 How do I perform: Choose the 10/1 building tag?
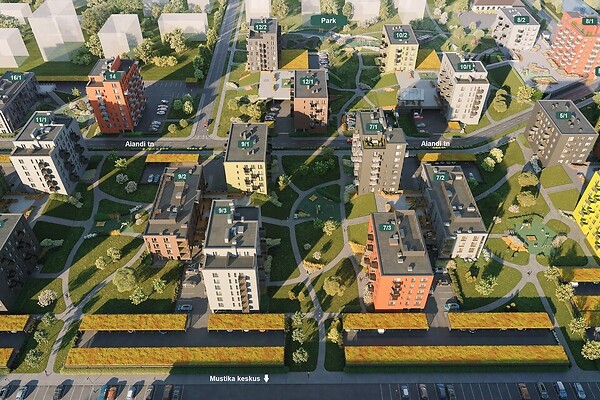click(466, 67)
